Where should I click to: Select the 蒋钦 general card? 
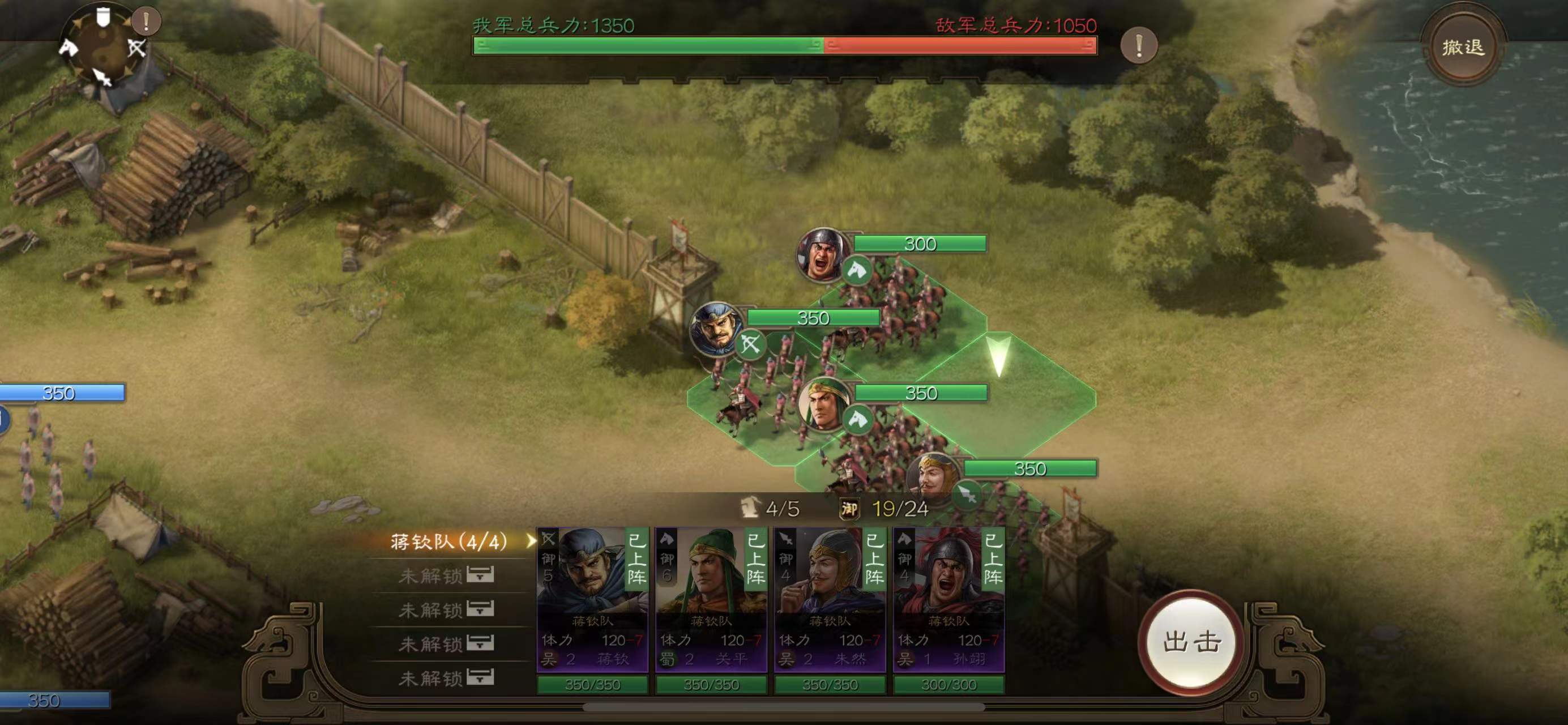click(x=592, y=600)
